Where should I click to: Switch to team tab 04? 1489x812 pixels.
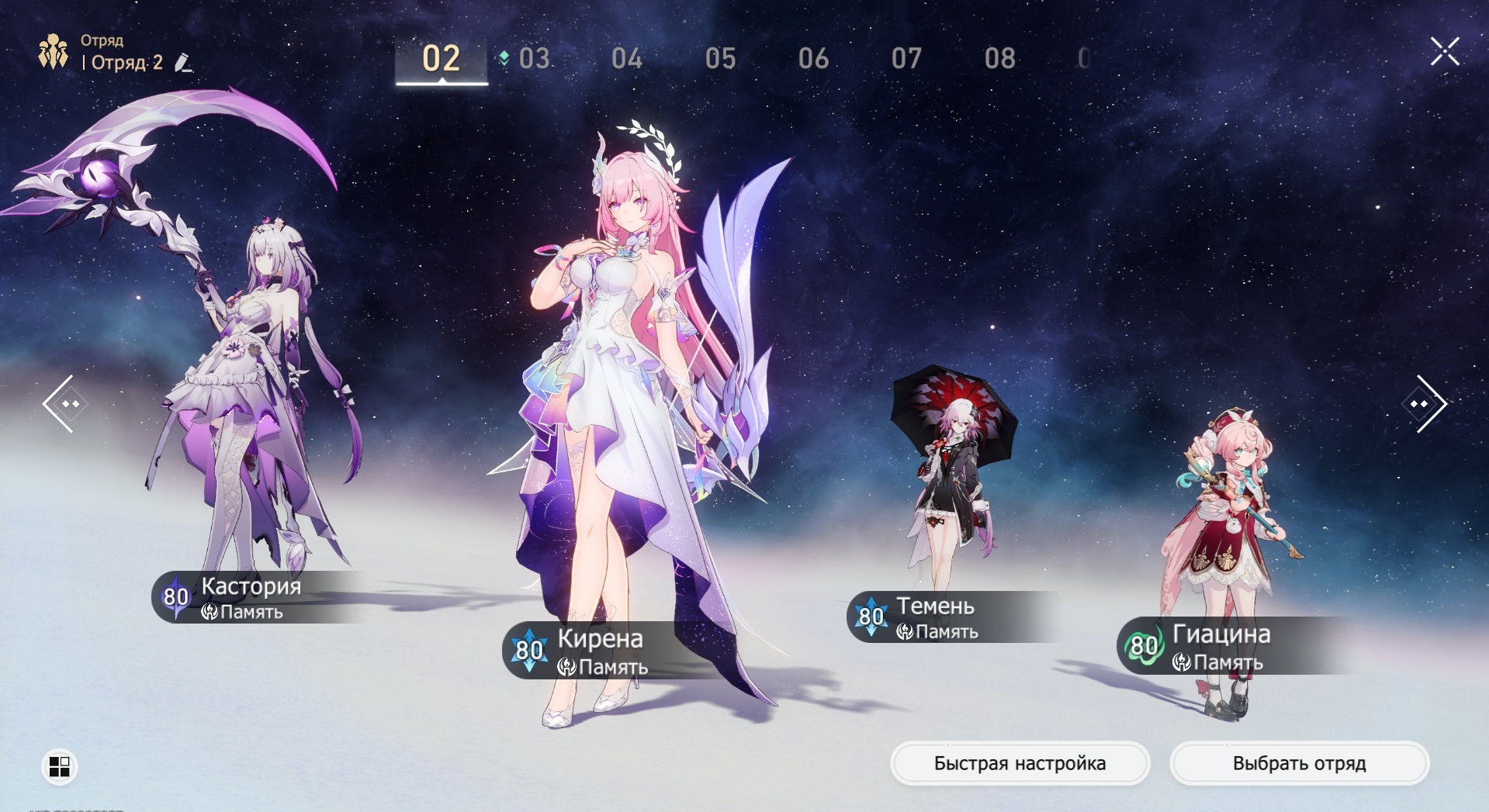pyautogui.click(x=627, y=59)
